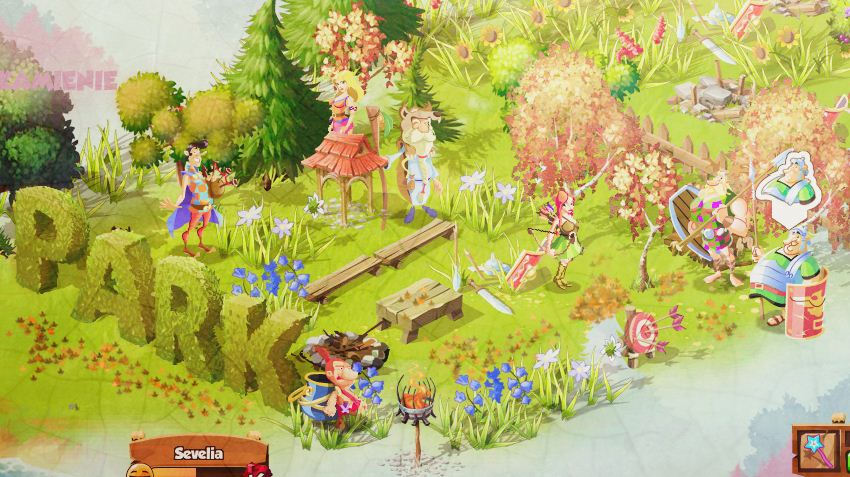Click the smiling emoji face icon
The image size is (850, 477).
[x=139, y=468]
